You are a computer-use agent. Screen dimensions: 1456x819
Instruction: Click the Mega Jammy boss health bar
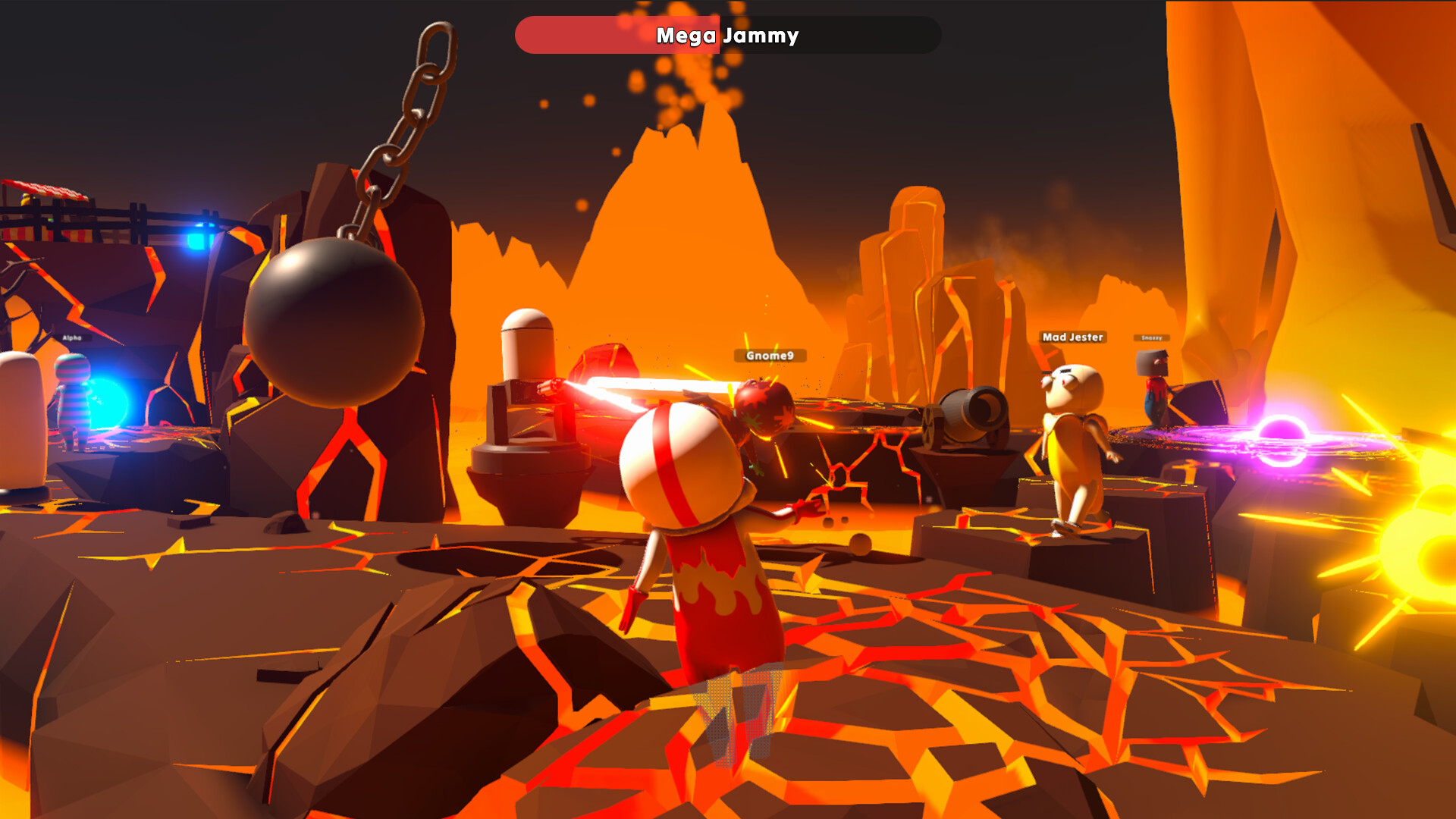(728, 35)
